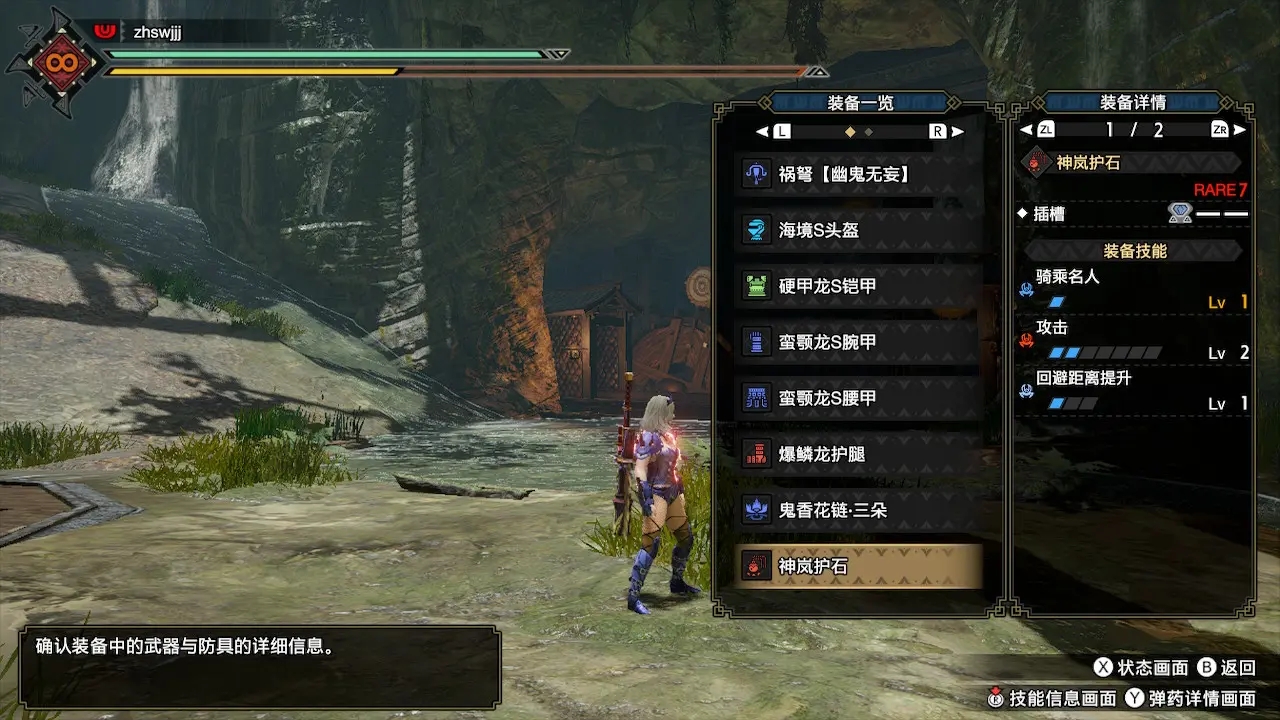The height and width of the screenshot is (720, 1280).
Task: Select the 蛮颚龙S腰甲 waist armor
Action: [858, 398]
